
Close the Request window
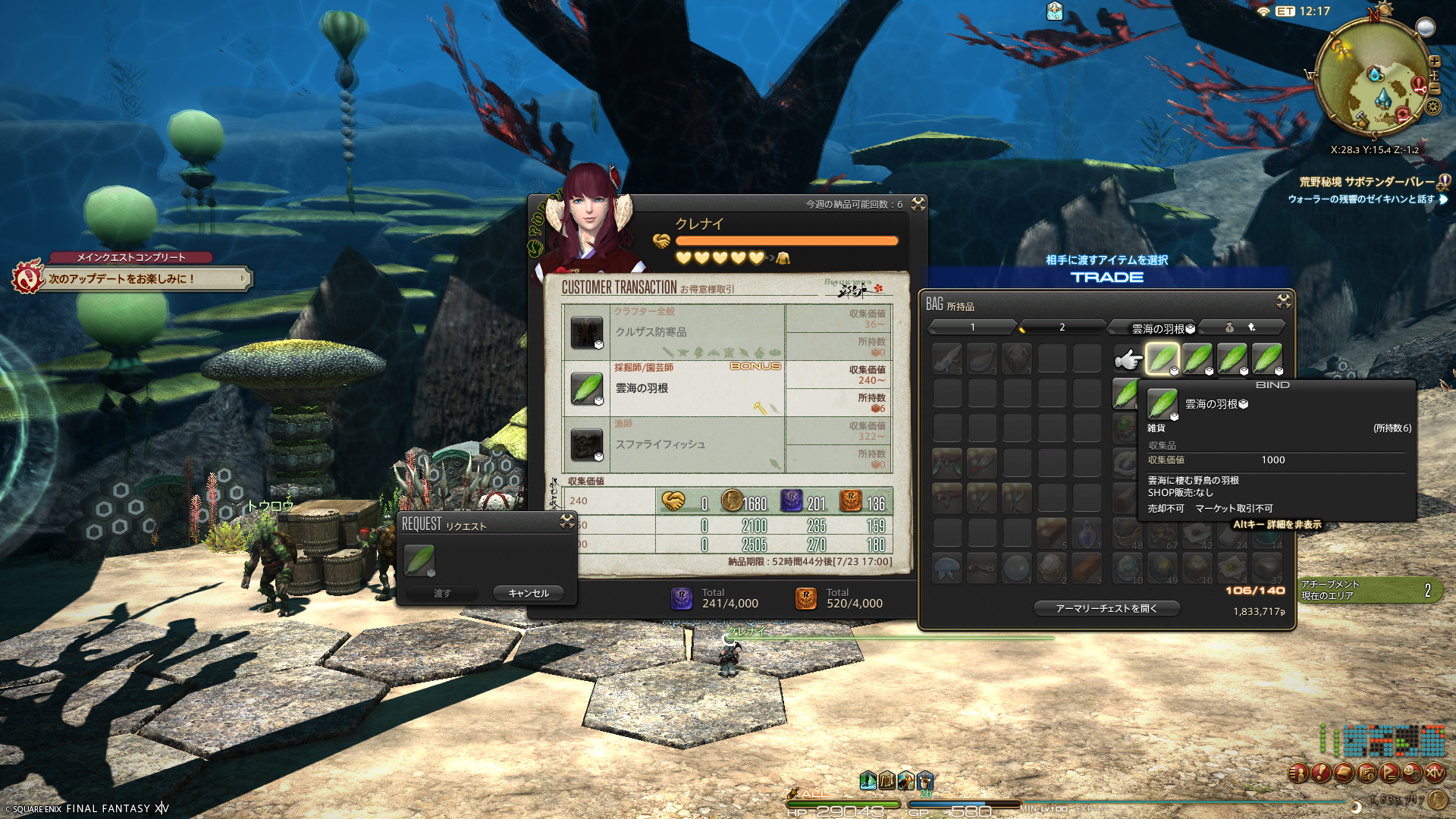point(566,521)
